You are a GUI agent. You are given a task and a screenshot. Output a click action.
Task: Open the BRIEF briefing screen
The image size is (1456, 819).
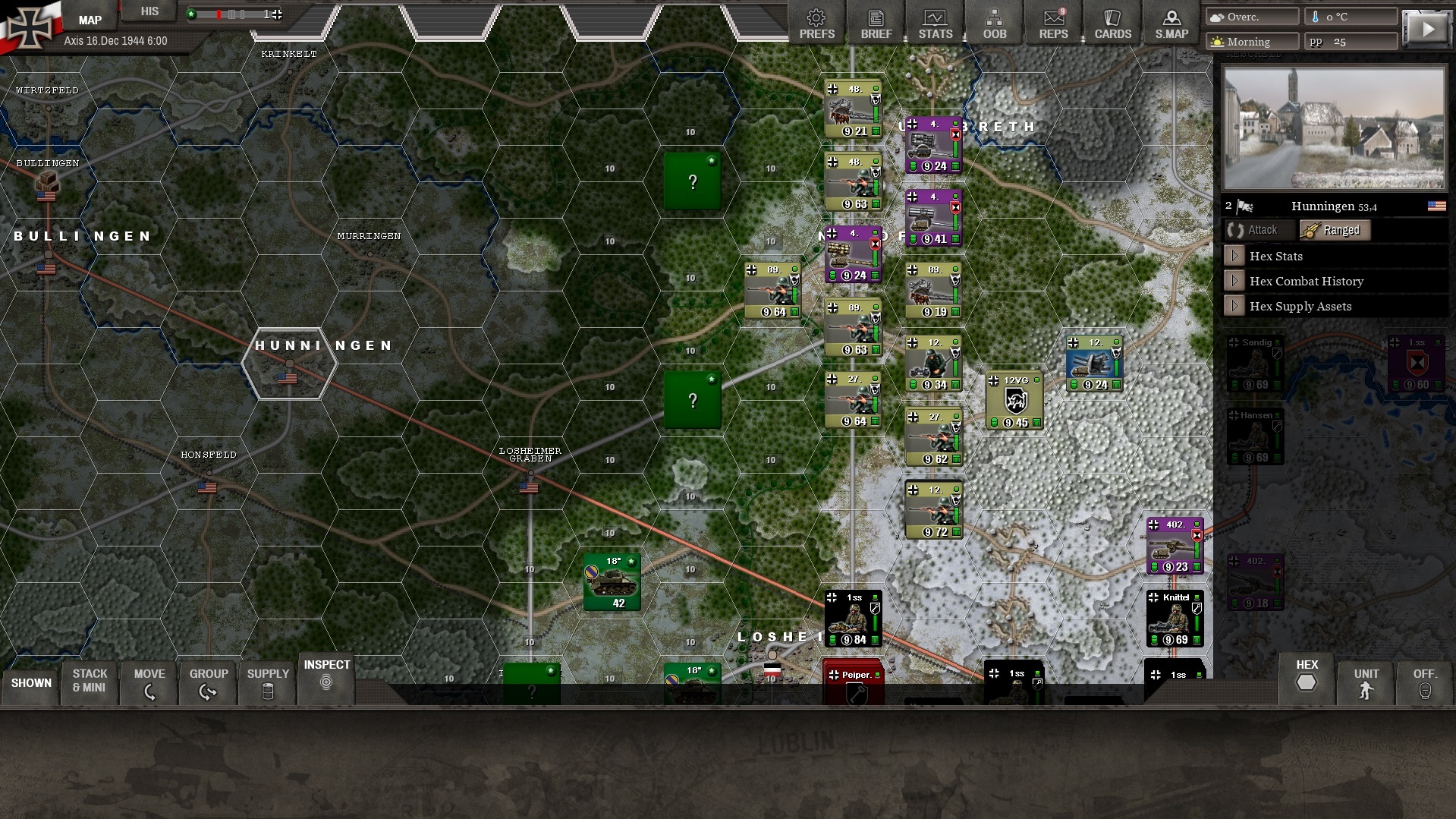tap(876, 22)
